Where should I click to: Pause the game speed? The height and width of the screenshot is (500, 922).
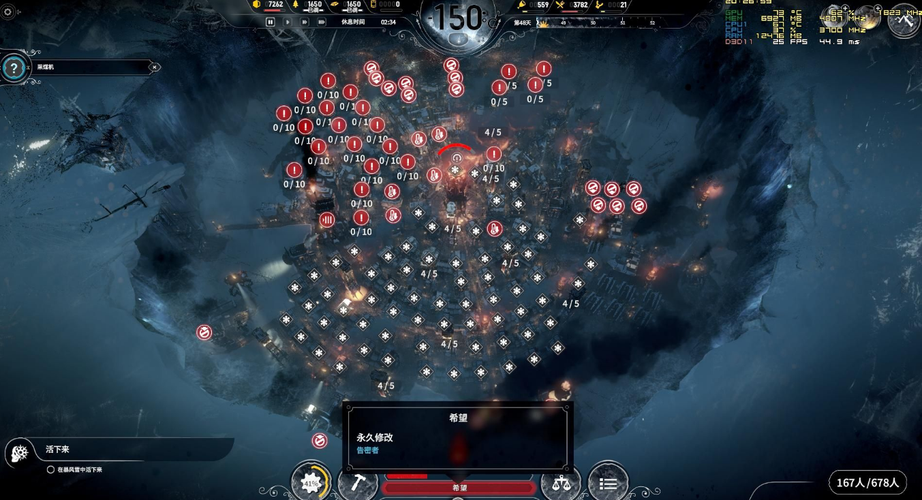click(x=271, y=21)
